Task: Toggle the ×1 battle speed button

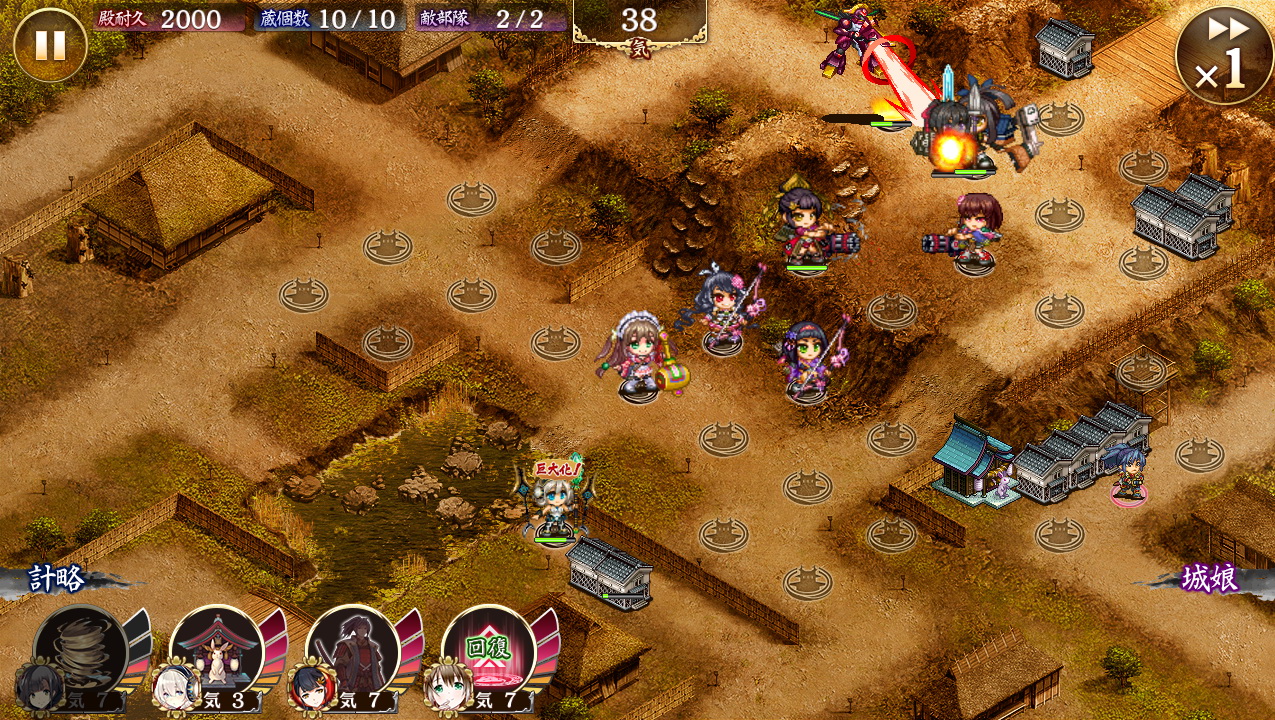Action: click(x=1224, y=55)
